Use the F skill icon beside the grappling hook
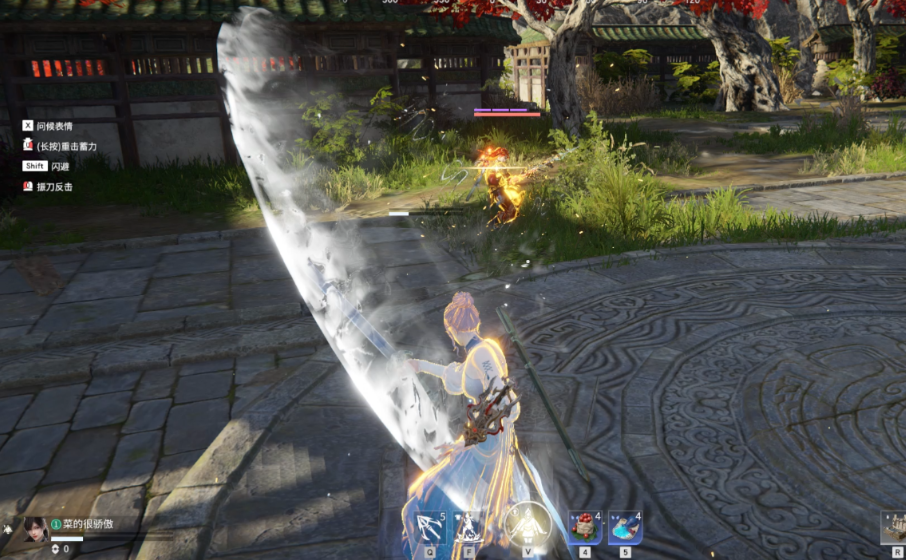Image resolution: width=906 pixels, height=560 pixels. [468, 527]
